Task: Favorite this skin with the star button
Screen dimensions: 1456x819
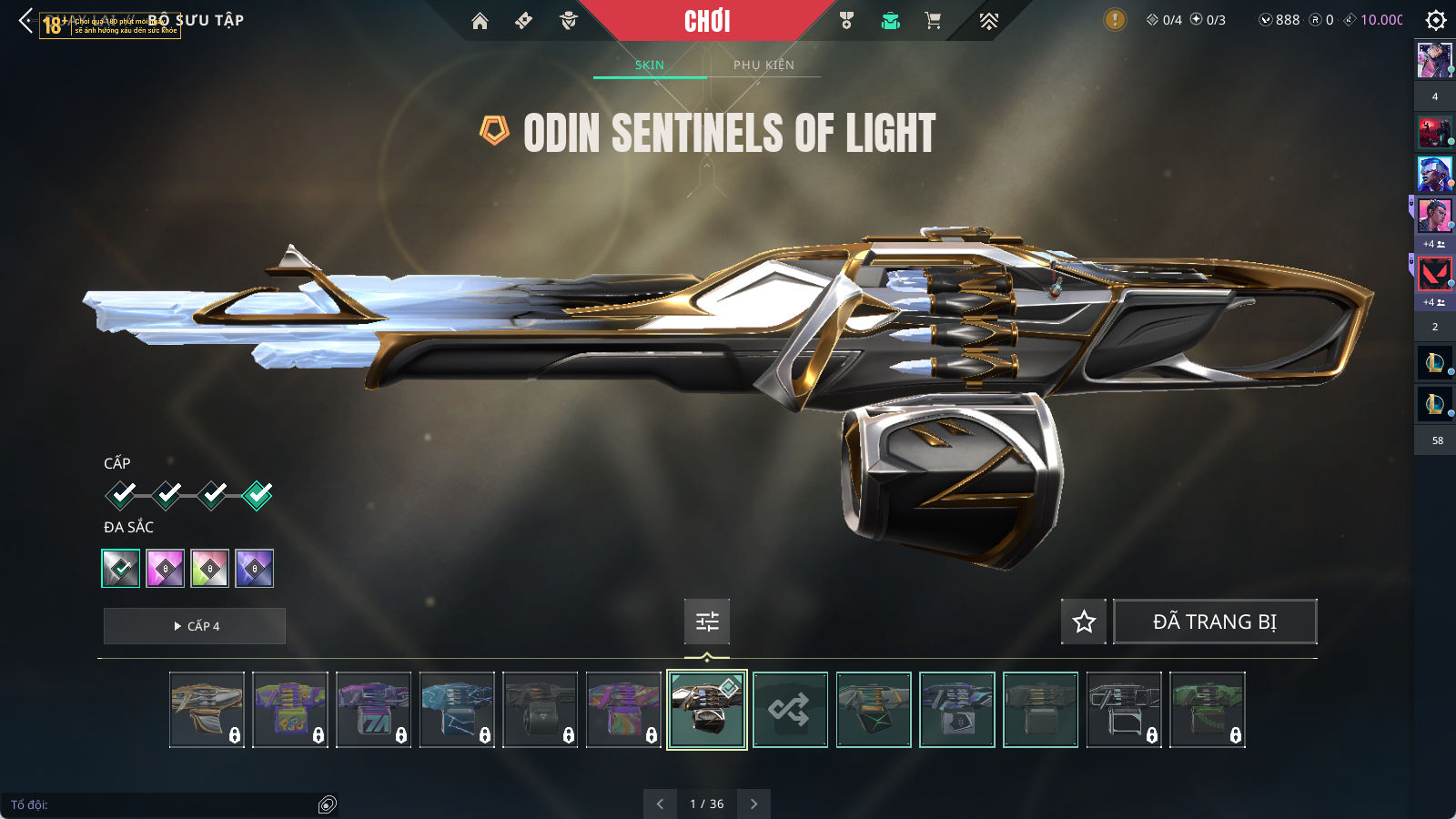Action: (1084, 622)
